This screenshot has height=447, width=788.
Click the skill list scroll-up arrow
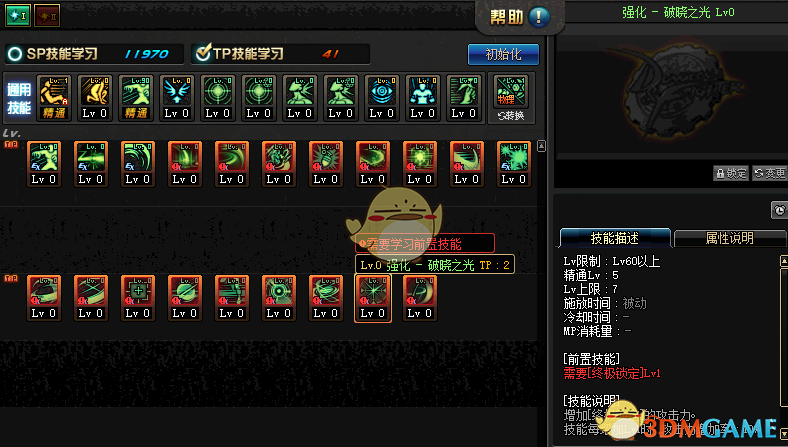coord(542,146)
